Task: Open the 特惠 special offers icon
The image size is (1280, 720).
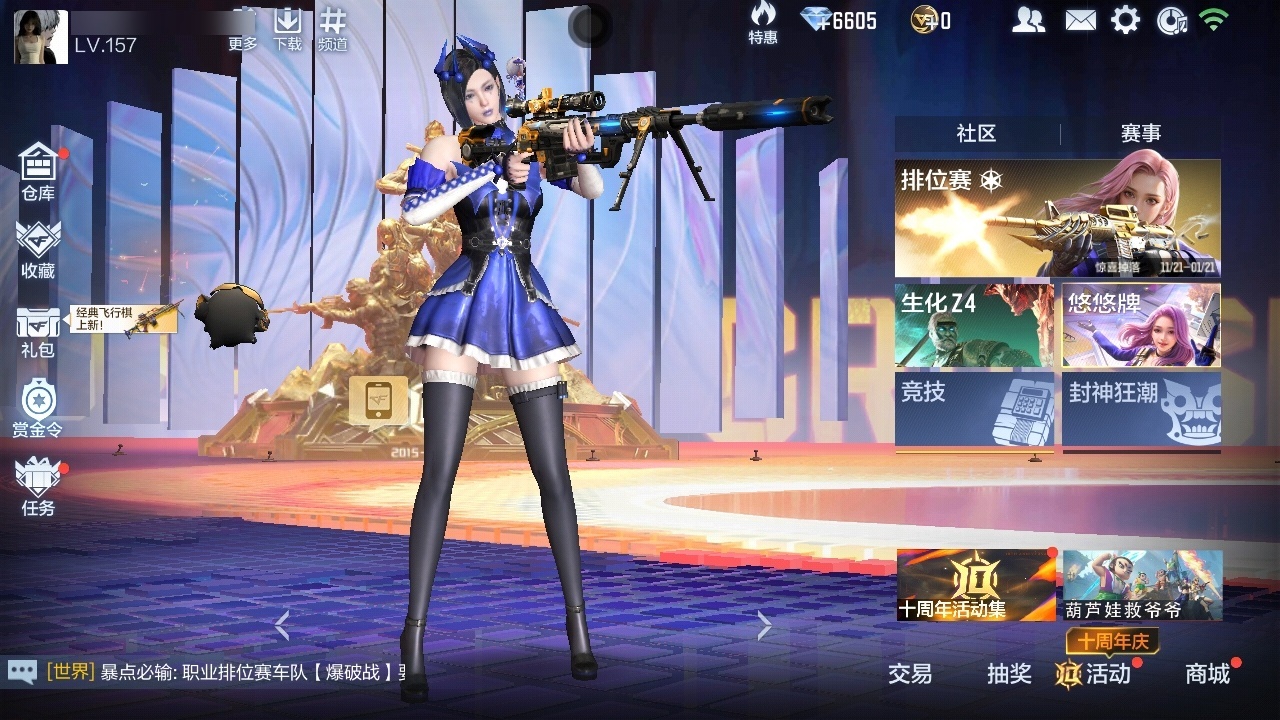Action: [x=763, y=23]
